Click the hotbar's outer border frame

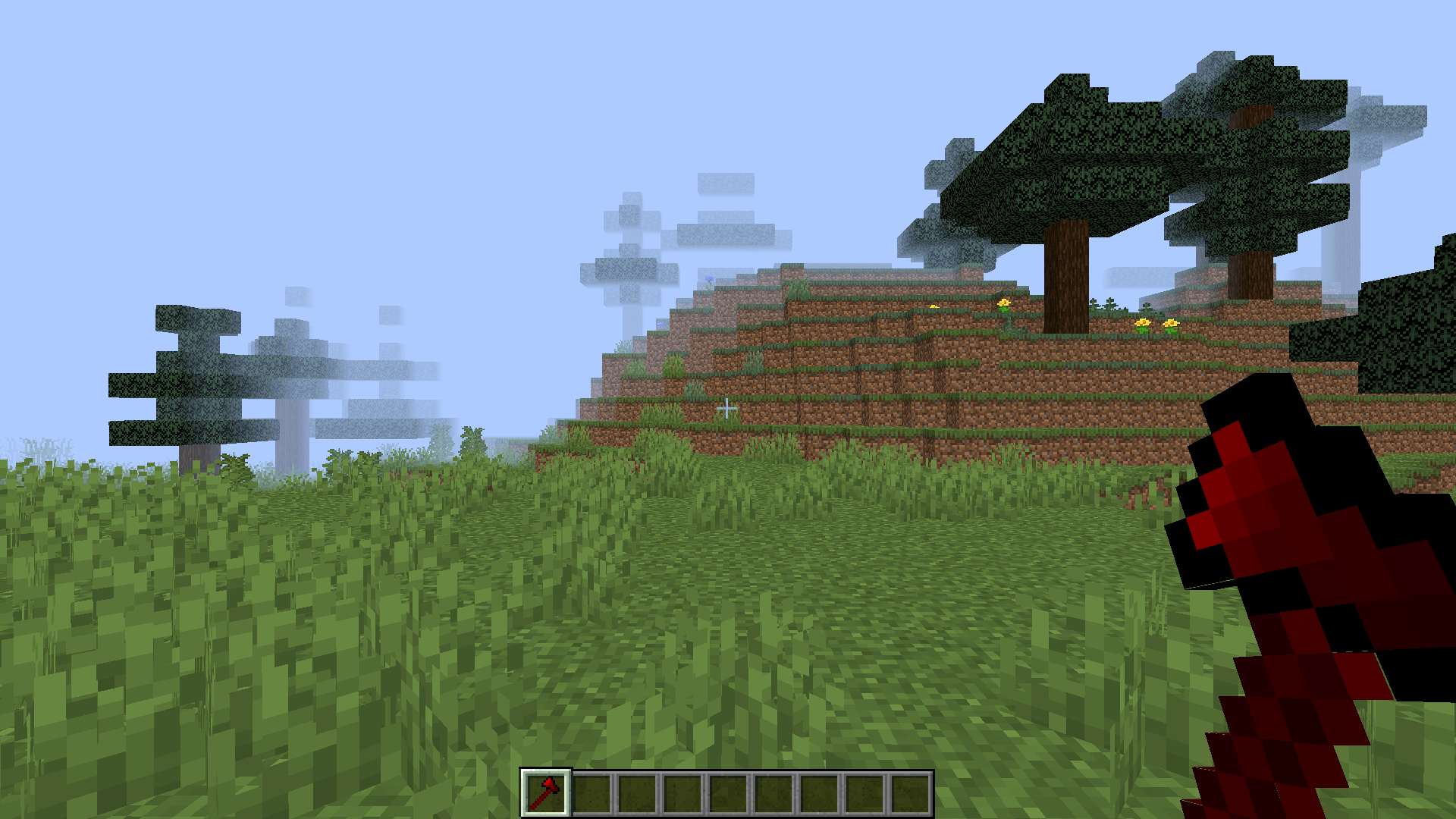pos(728,772)
